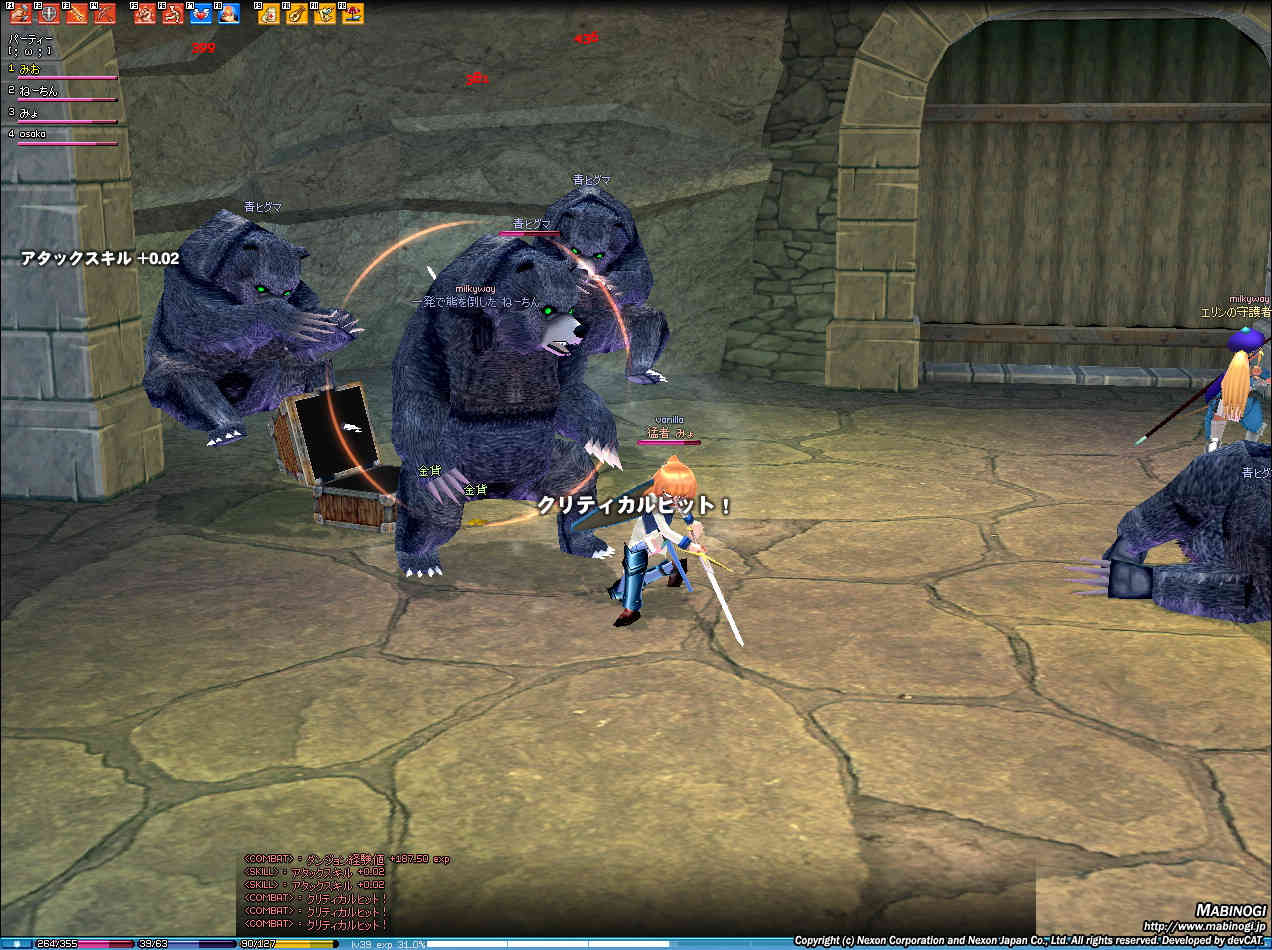Use the F12 campfire rest skill

tap(353, 14)
